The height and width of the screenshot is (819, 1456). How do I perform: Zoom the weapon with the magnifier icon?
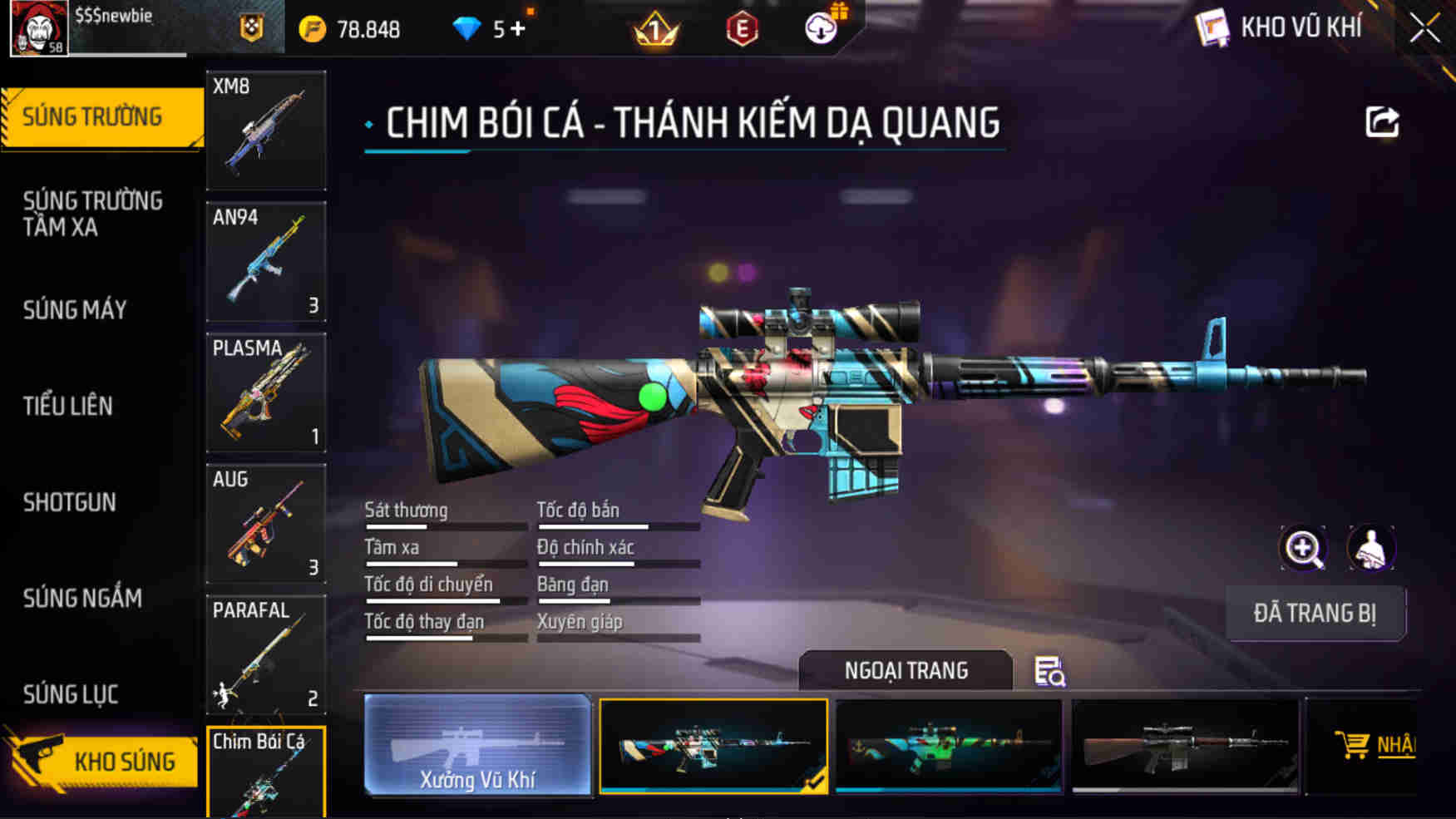tap(1304, 550)
